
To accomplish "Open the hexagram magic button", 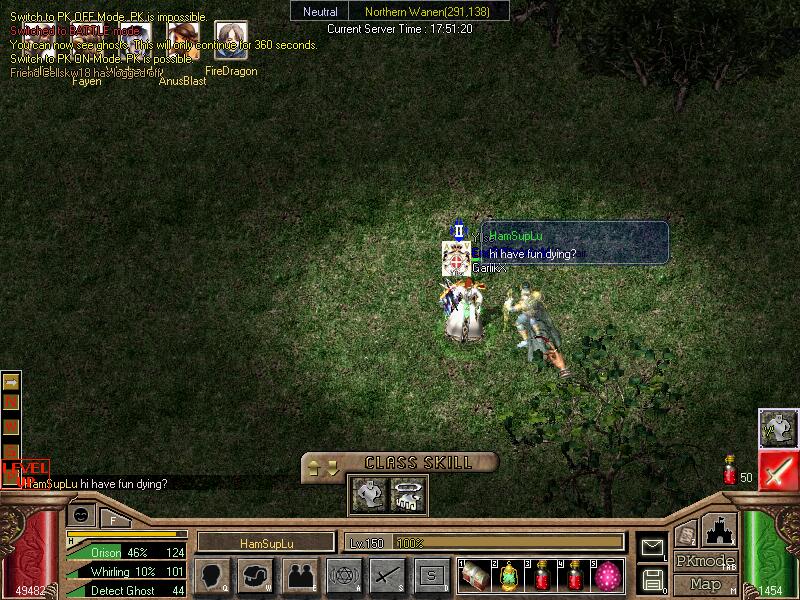I will click(343, 575).
